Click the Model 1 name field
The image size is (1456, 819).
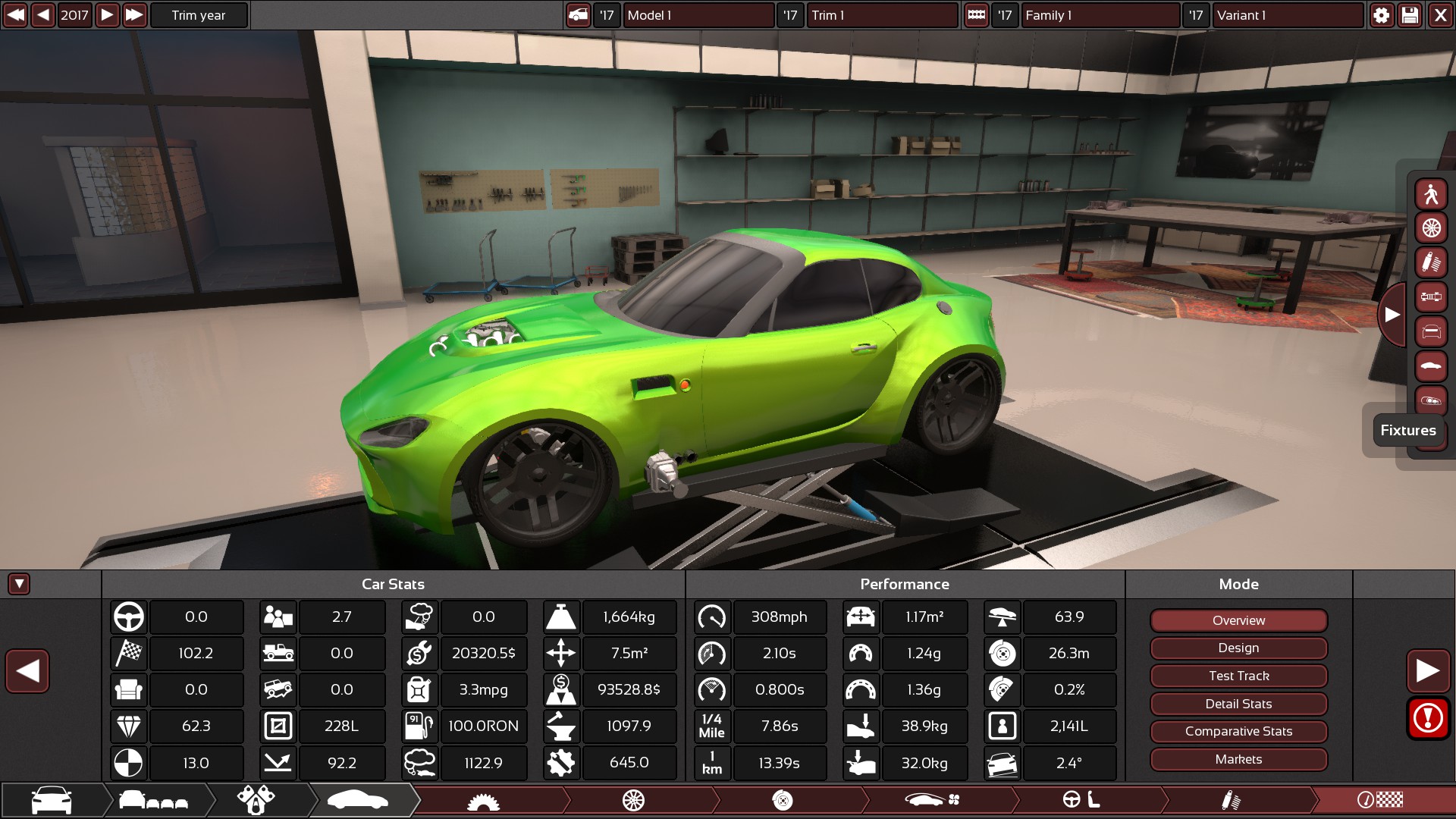click(698, 15)
